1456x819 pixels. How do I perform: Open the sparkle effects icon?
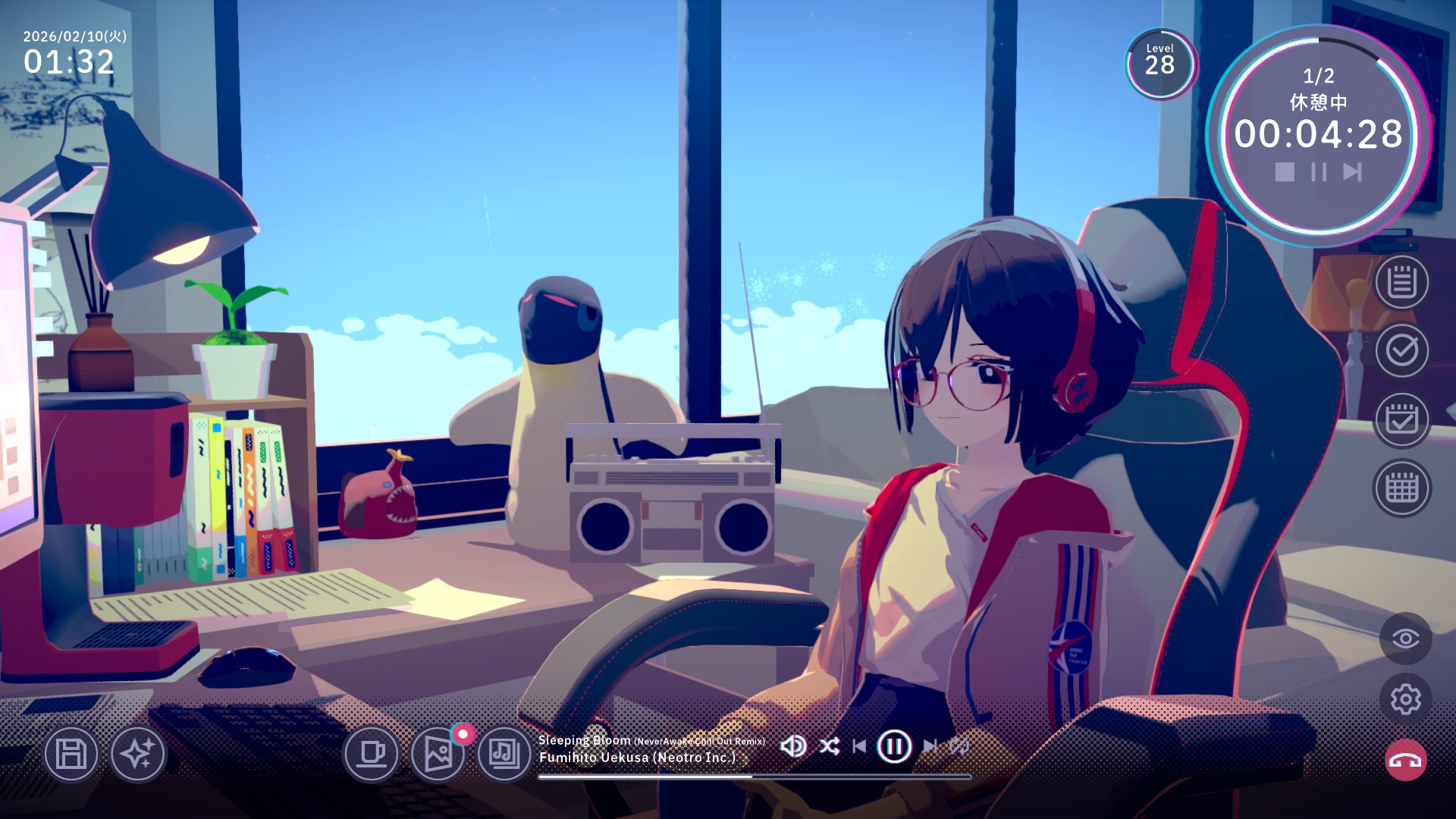pyautogui.click(x=141, y=755)
